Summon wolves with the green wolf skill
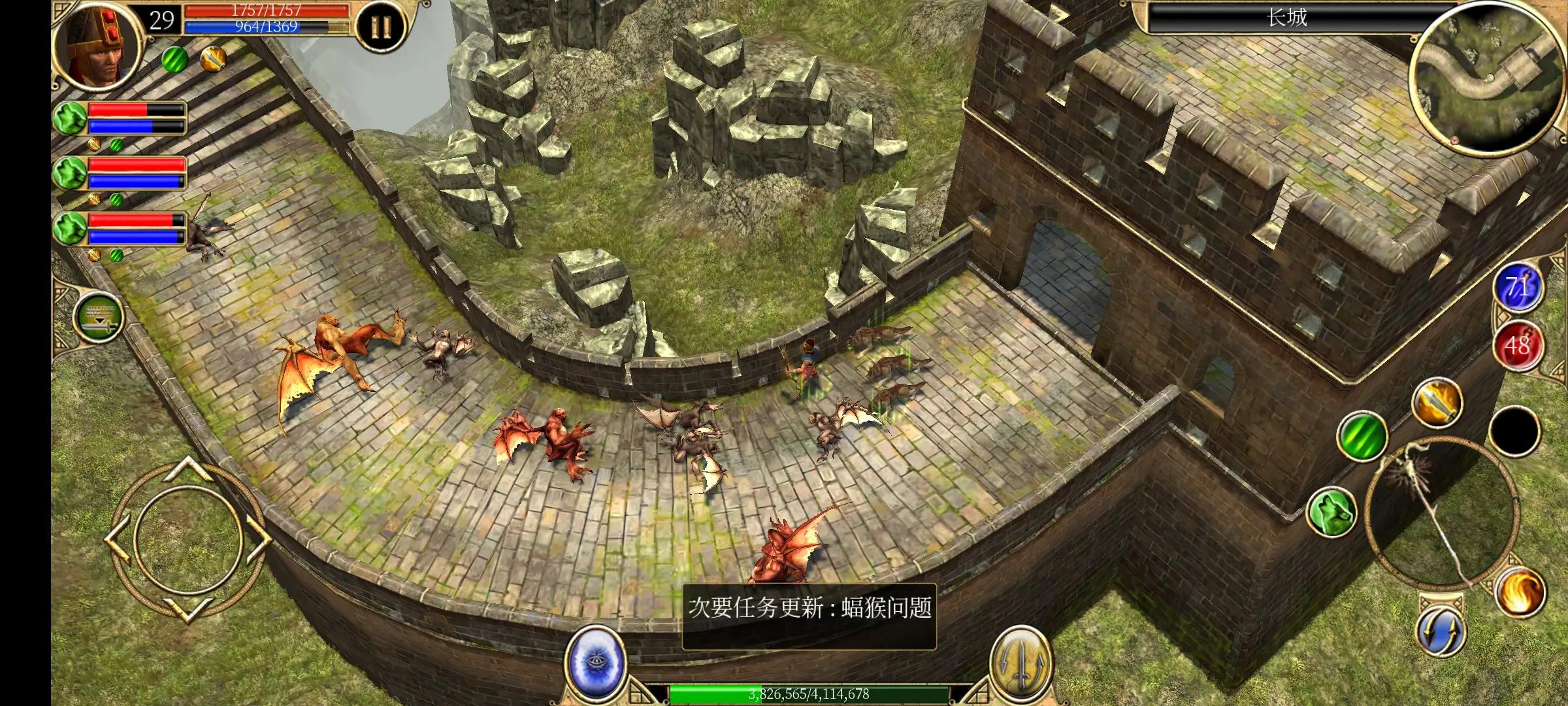Screen dimensions: 1568x706 1331,511
